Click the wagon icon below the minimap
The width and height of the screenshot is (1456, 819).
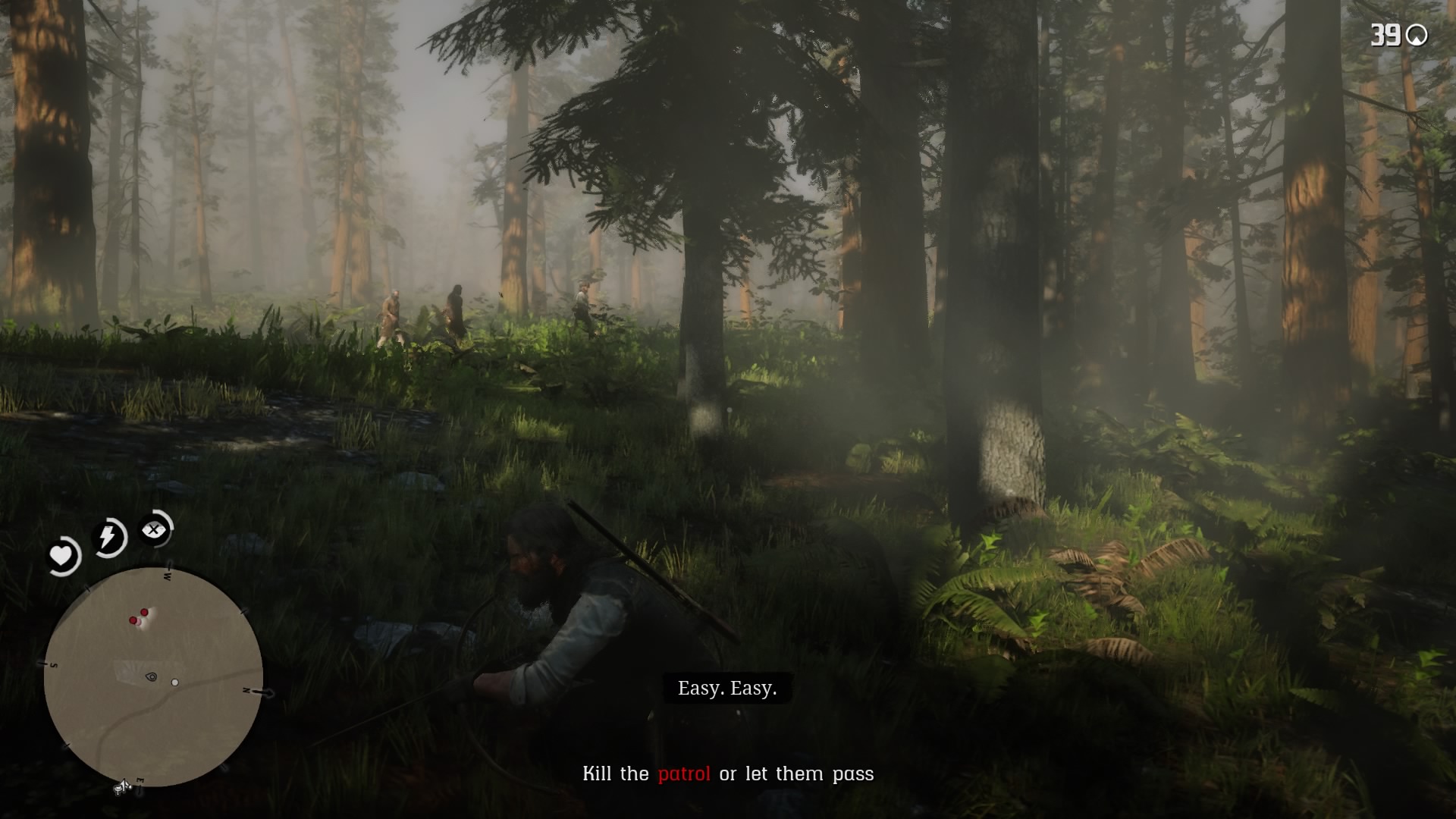click(123, 787)
